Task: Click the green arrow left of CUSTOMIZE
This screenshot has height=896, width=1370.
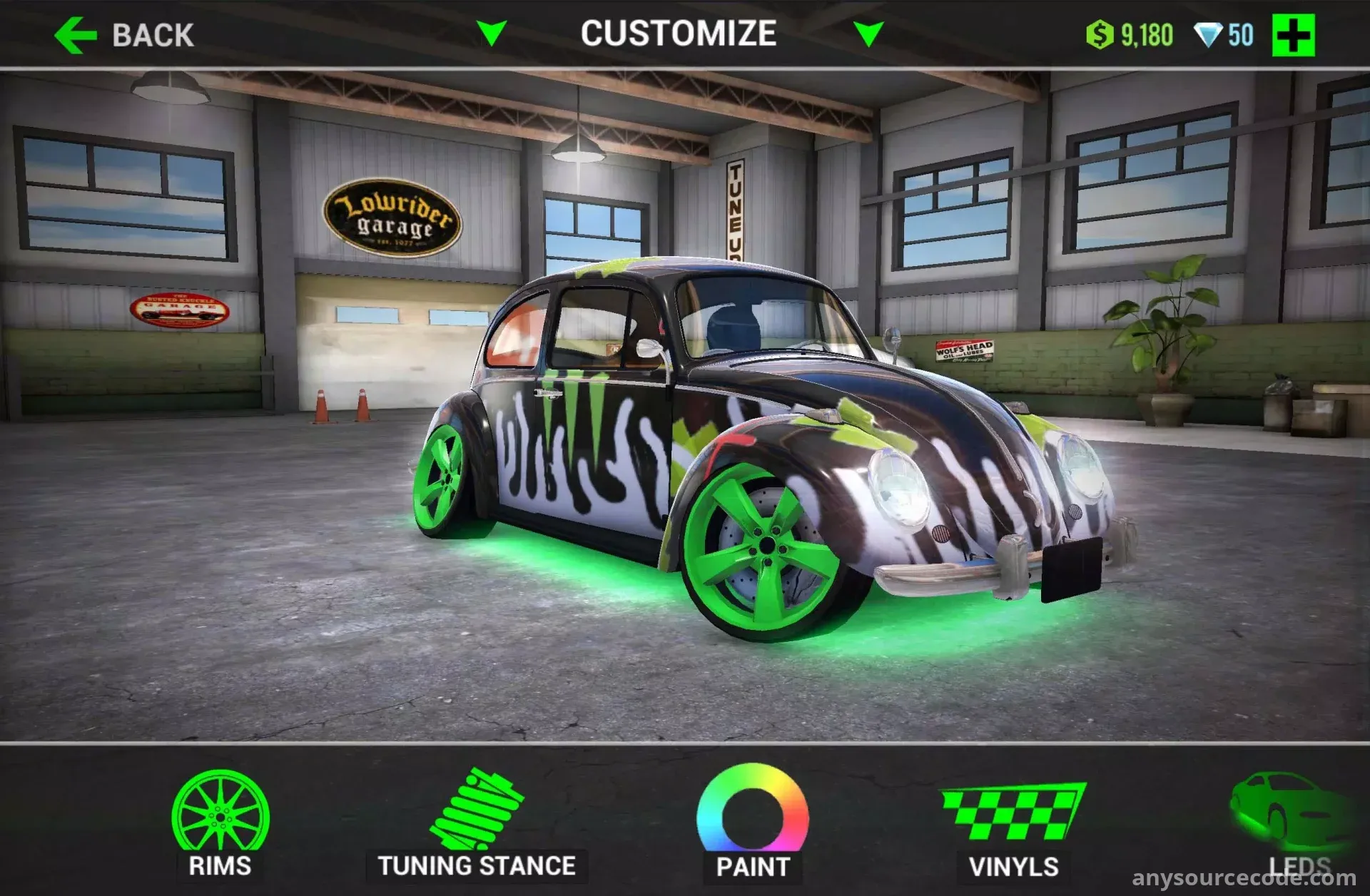Action: [492, 33]
